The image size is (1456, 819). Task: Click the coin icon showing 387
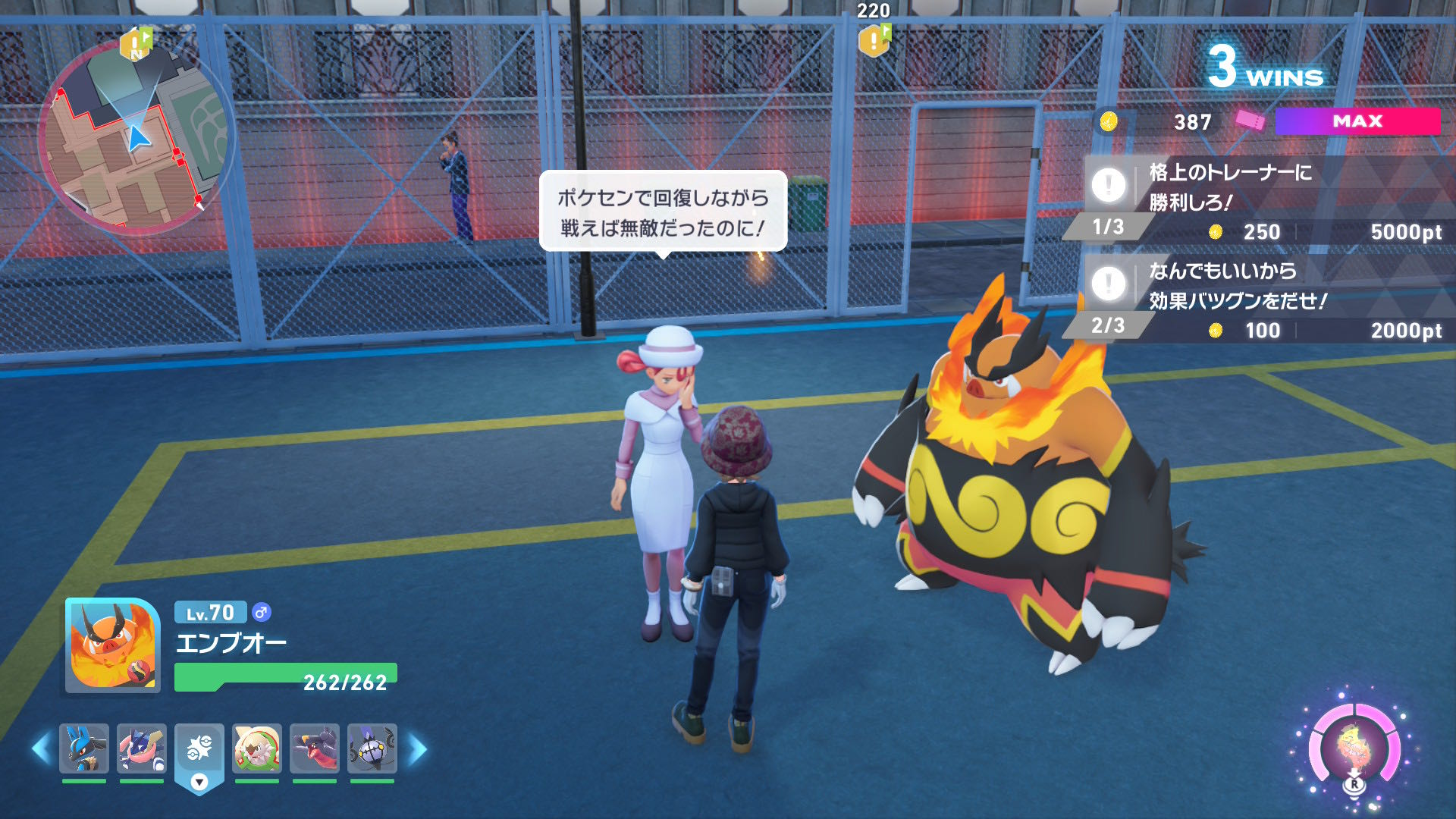tap(1109, 123)
